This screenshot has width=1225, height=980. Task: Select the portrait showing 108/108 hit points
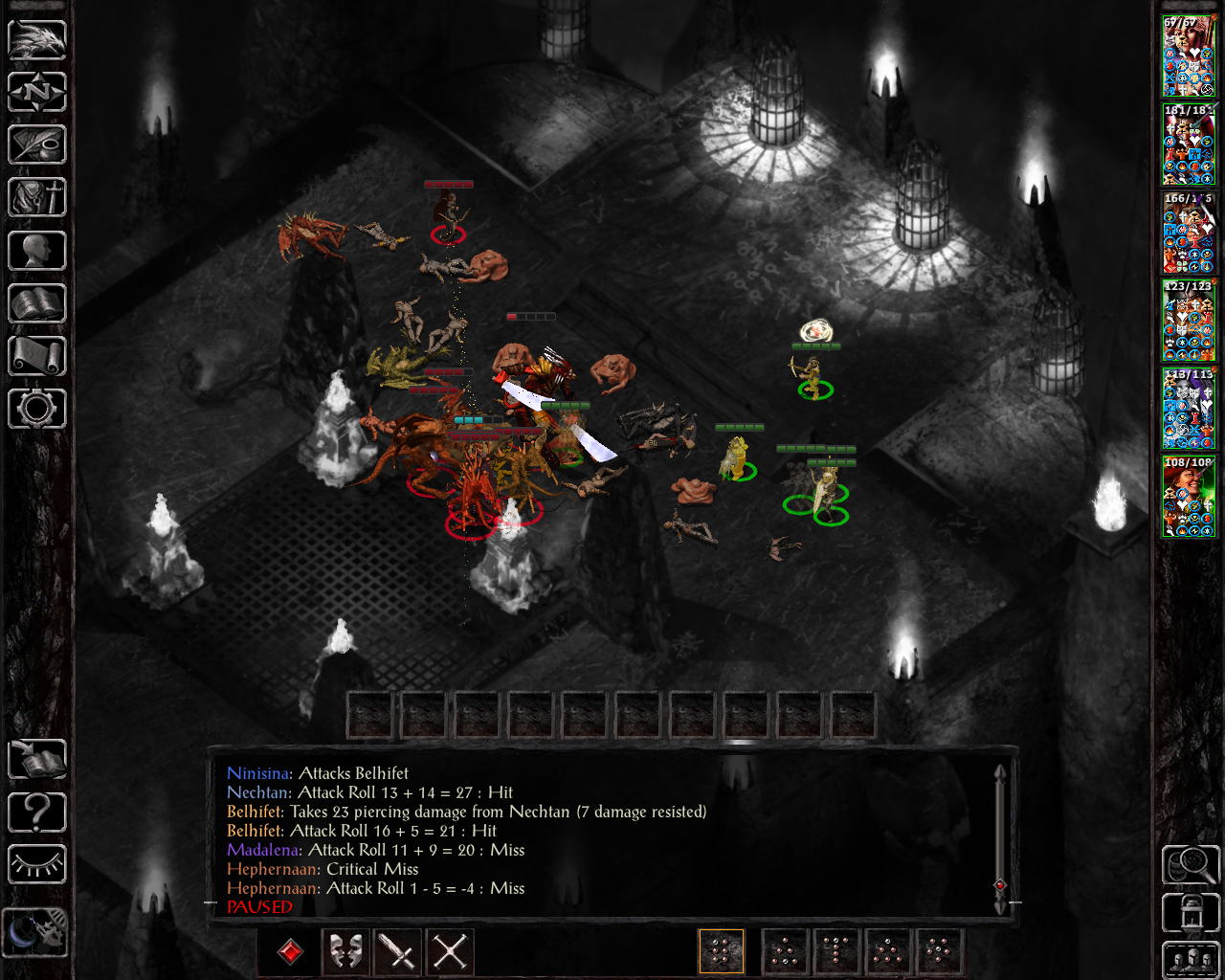point(1189,497)
